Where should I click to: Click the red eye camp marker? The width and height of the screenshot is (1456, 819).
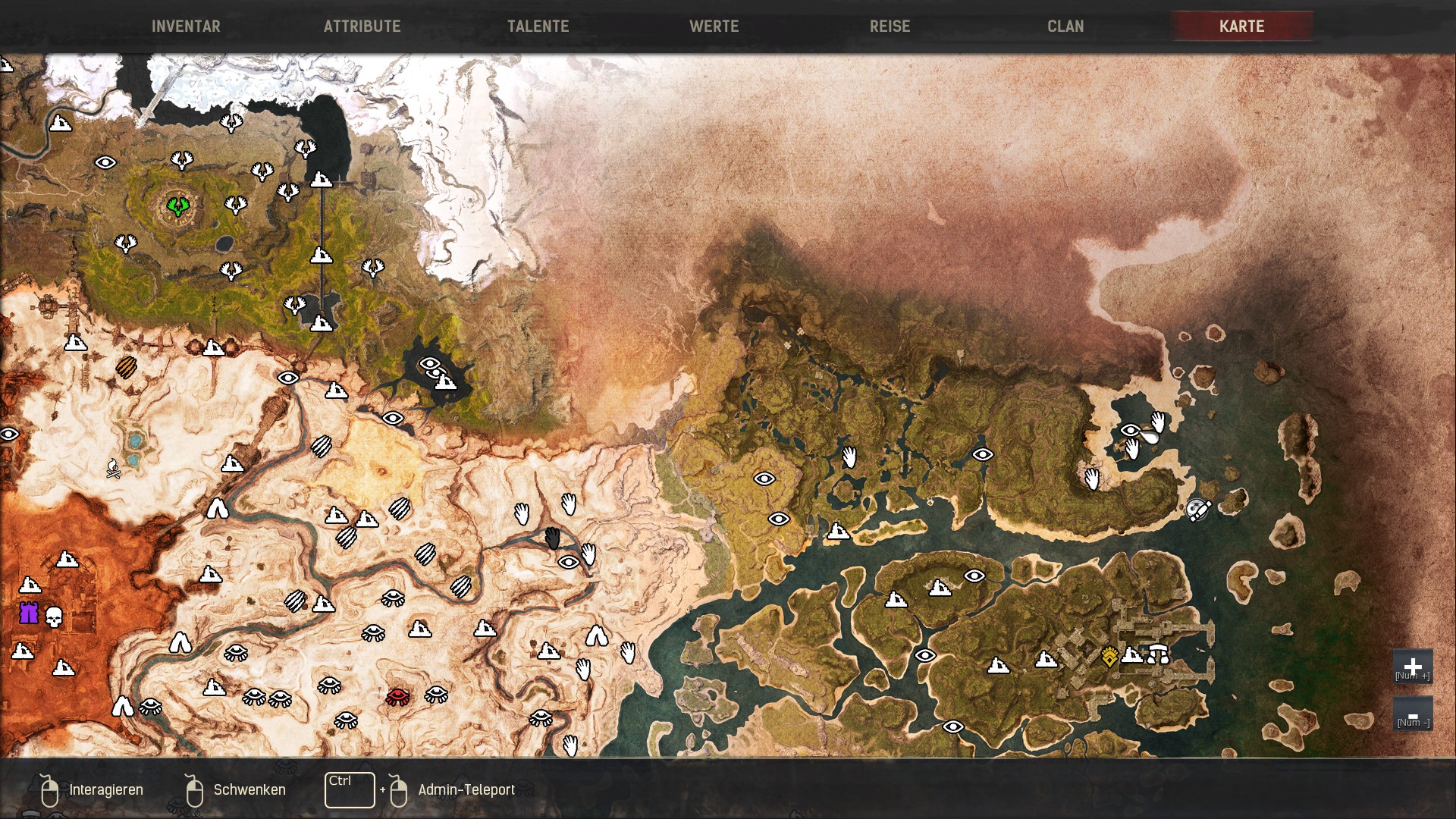397,696
